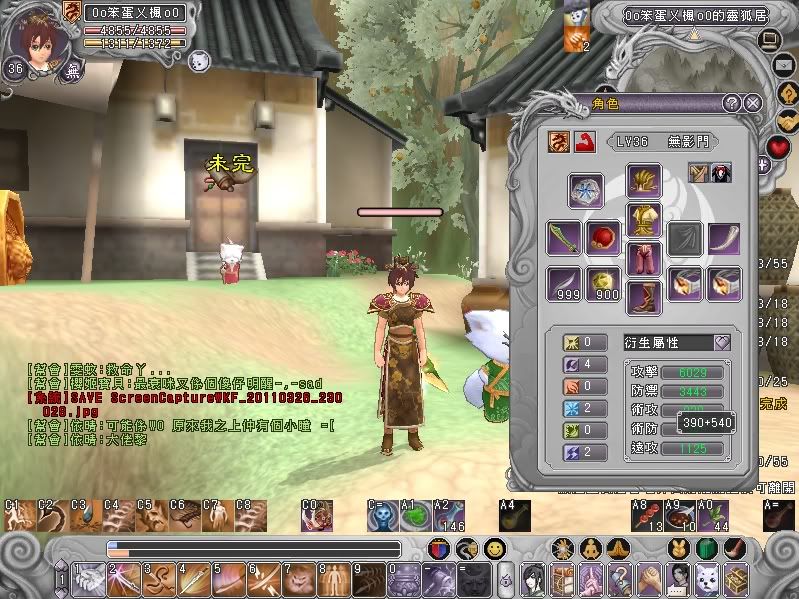The image size is (799, 599).
Task: Open the smiley face emote menu
Action: 494,549
